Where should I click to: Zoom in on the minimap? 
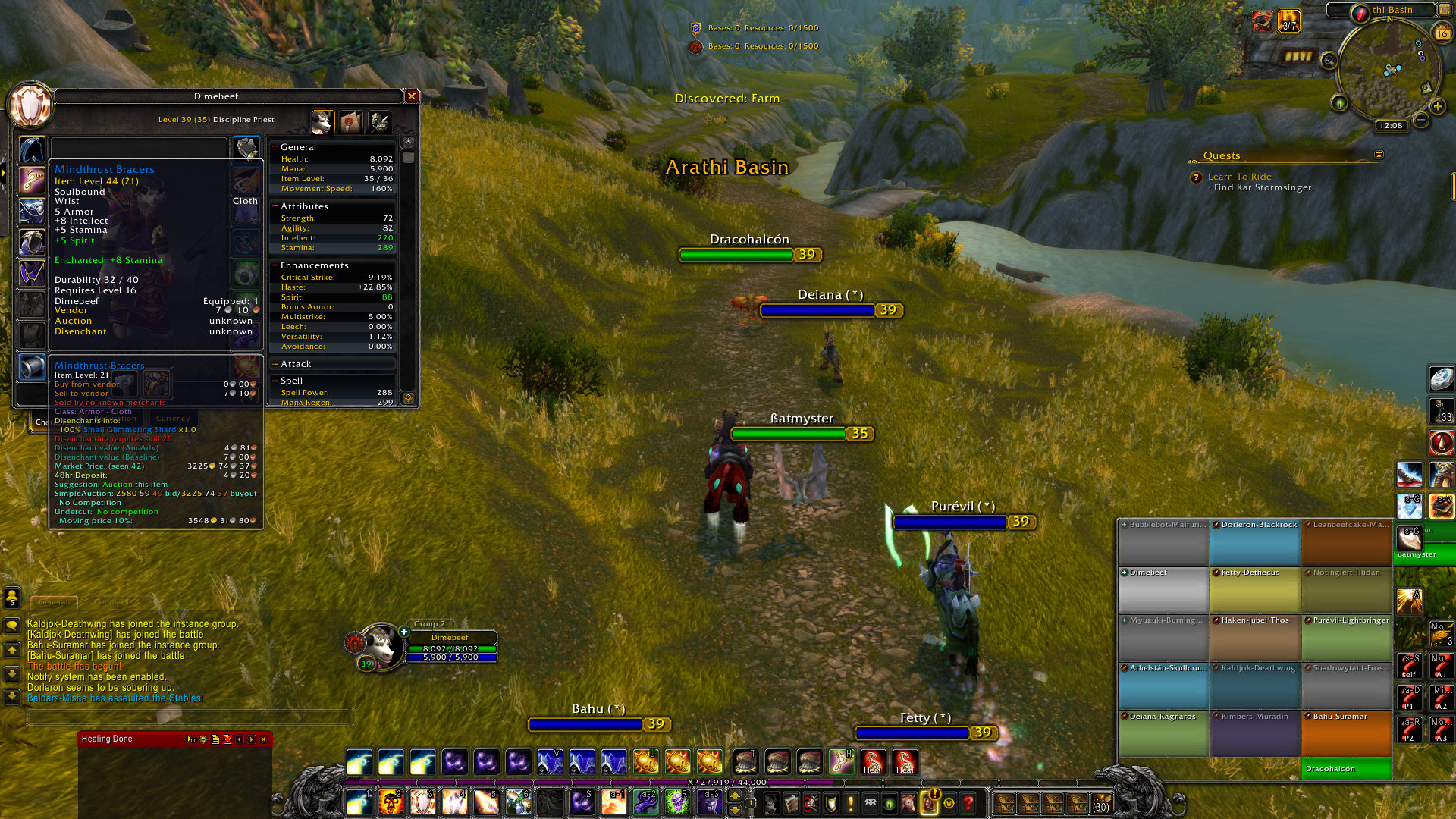coord(1437,107)
